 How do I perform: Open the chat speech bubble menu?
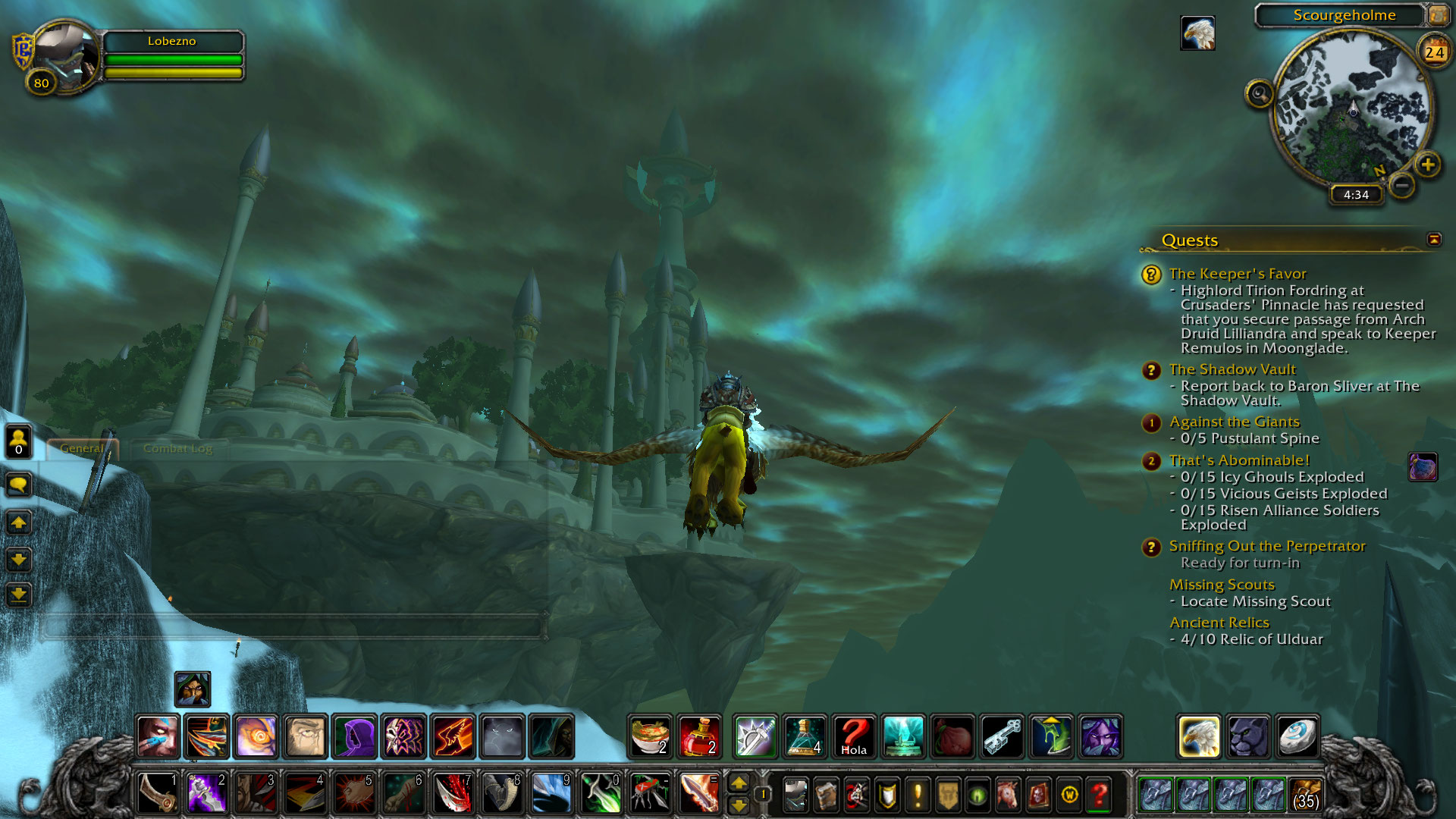coord(18,484)
